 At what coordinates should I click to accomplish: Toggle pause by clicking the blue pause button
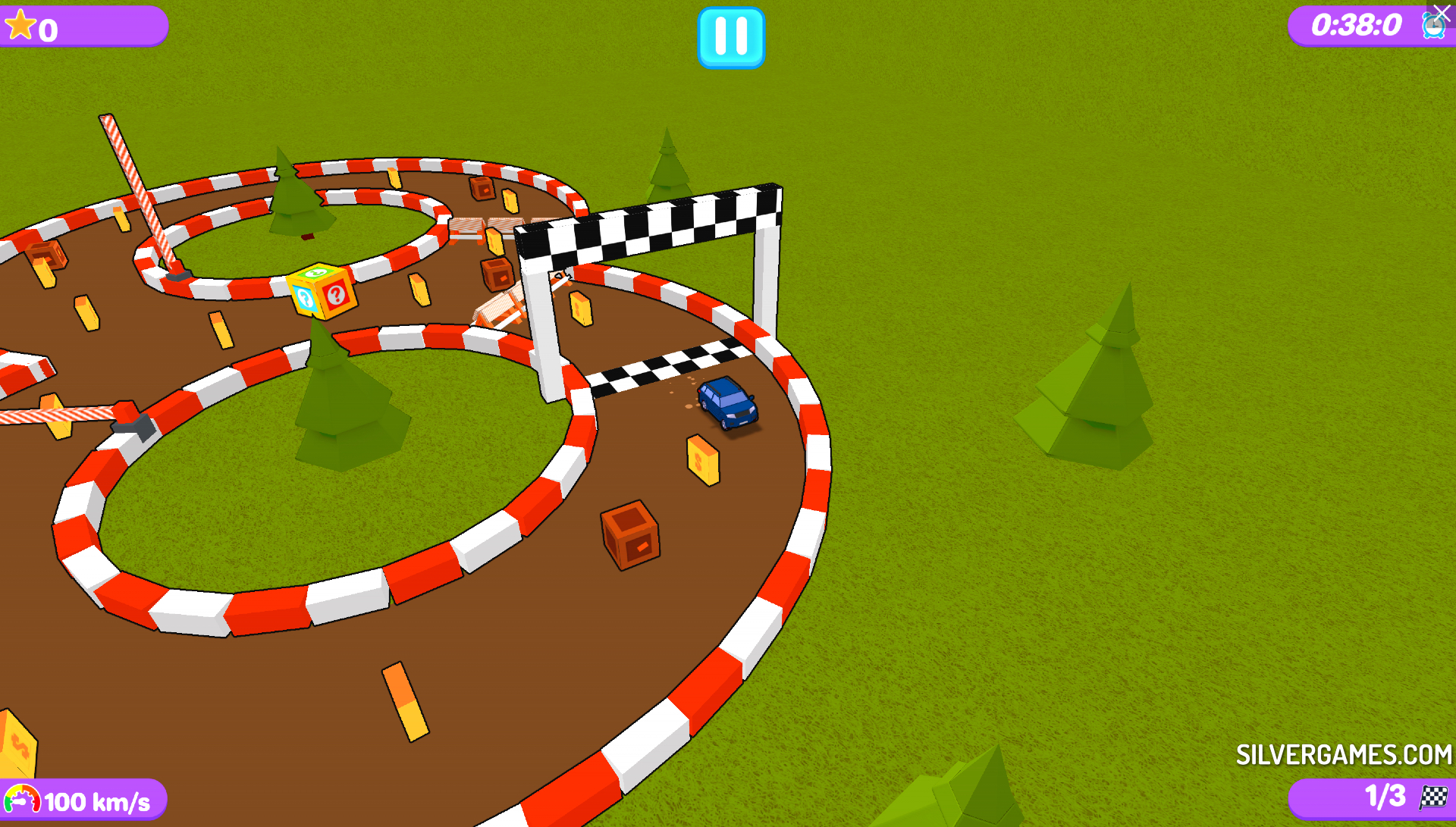tap(730, 38)
